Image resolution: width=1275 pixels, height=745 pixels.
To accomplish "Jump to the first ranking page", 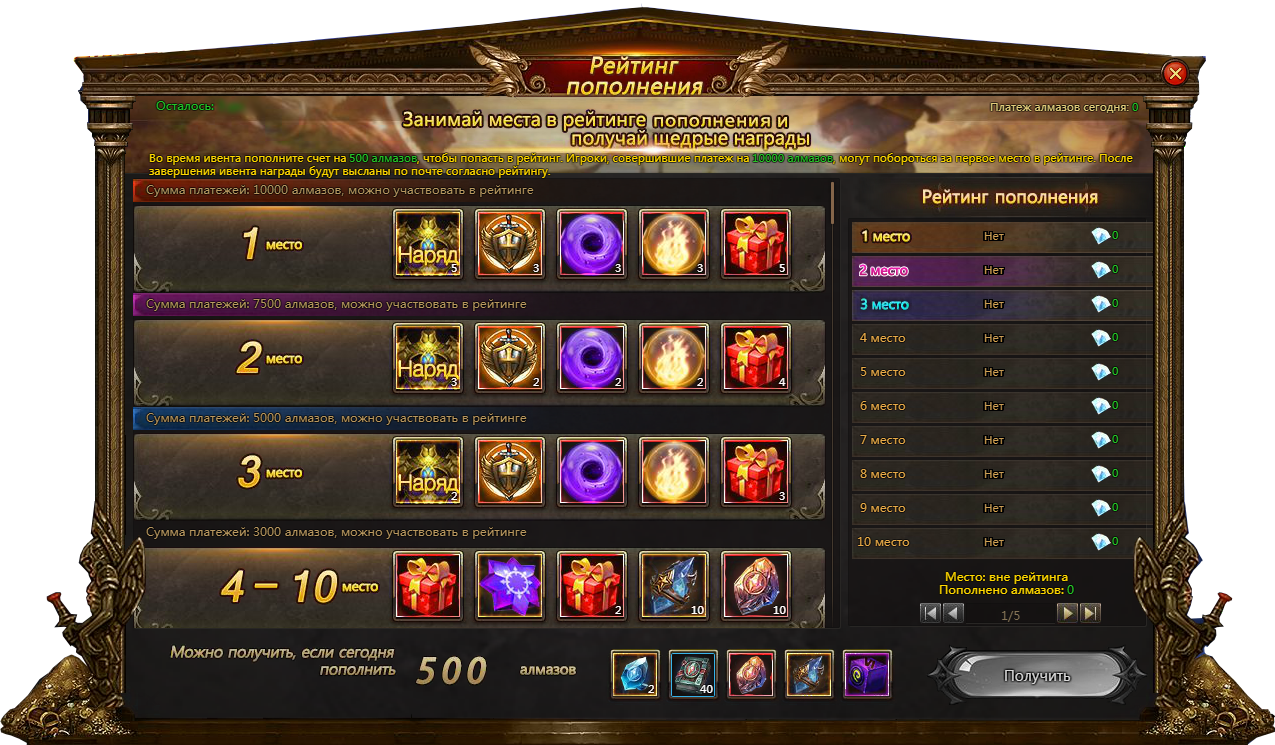I will click(931, 613).
